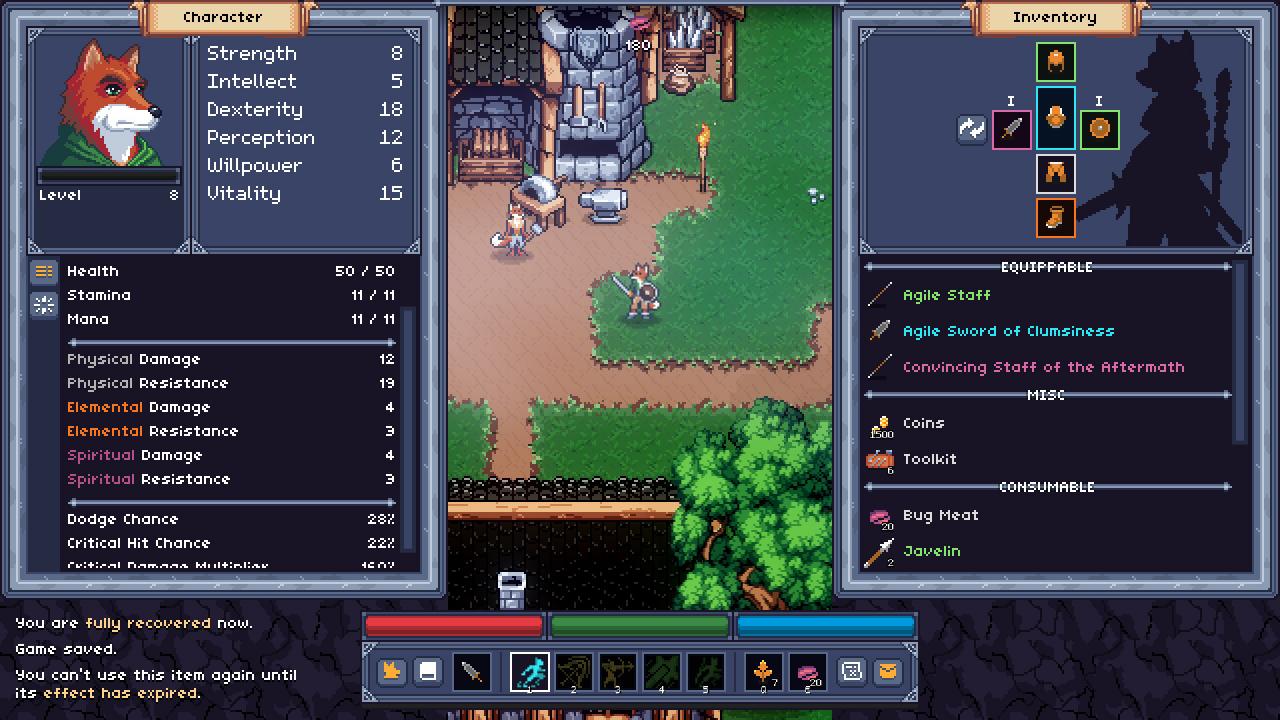1280x720 pixels.
Task: Open the mail envelope icon on the hotbar
Action: [889, 672]
